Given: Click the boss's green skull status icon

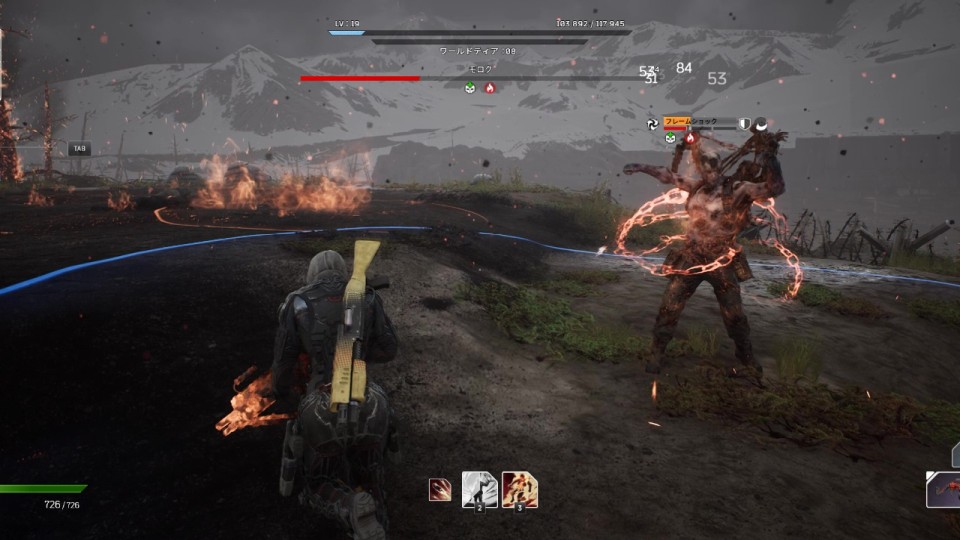Looking at the screenshot, I should (470, 88).
